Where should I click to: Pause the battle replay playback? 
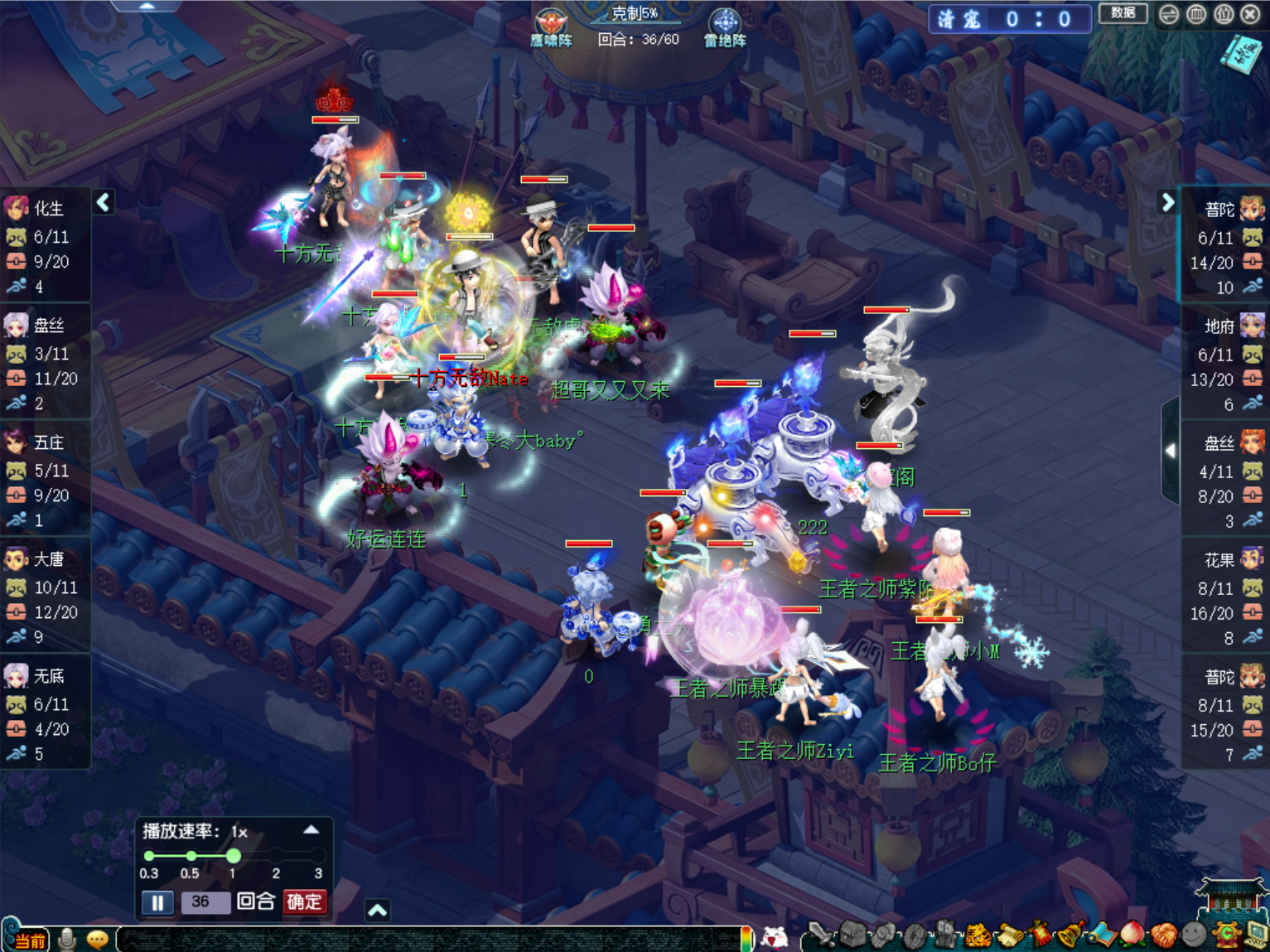click(x=157, y=901)
